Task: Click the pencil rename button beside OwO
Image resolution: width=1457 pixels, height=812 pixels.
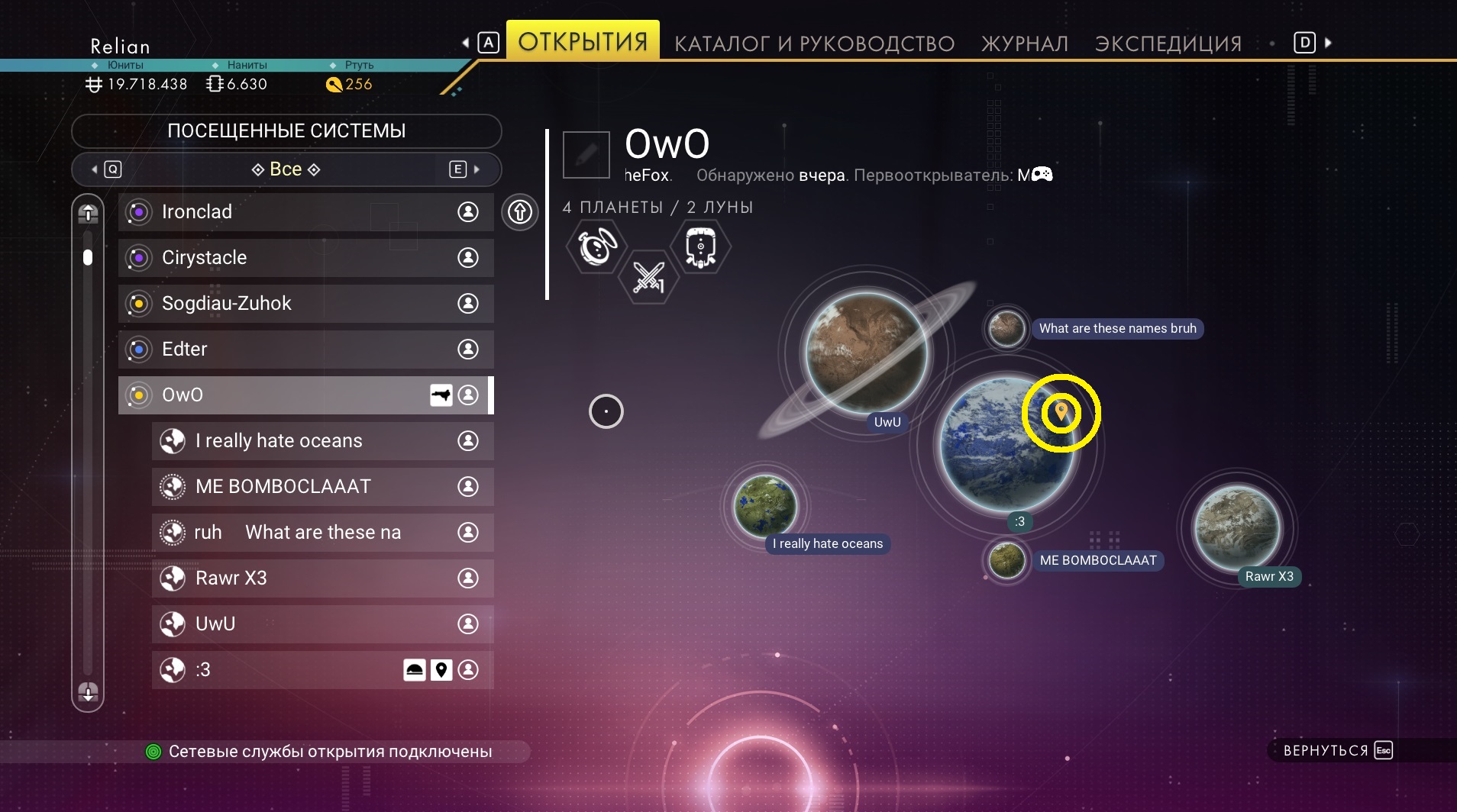Action: click(x=586, y=154)
